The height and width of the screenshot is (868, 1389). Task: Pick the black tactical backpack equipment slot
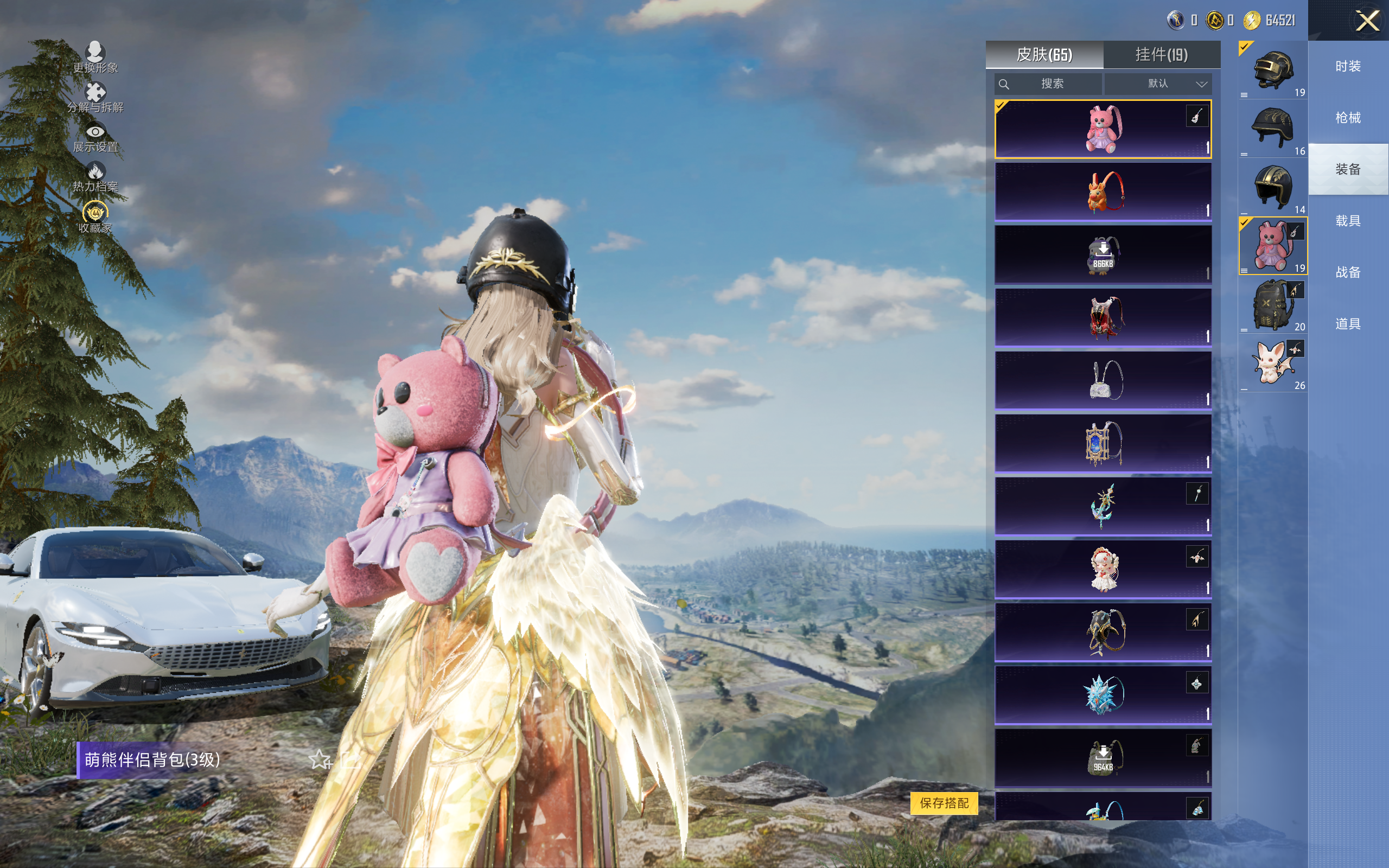(1272, 305)
